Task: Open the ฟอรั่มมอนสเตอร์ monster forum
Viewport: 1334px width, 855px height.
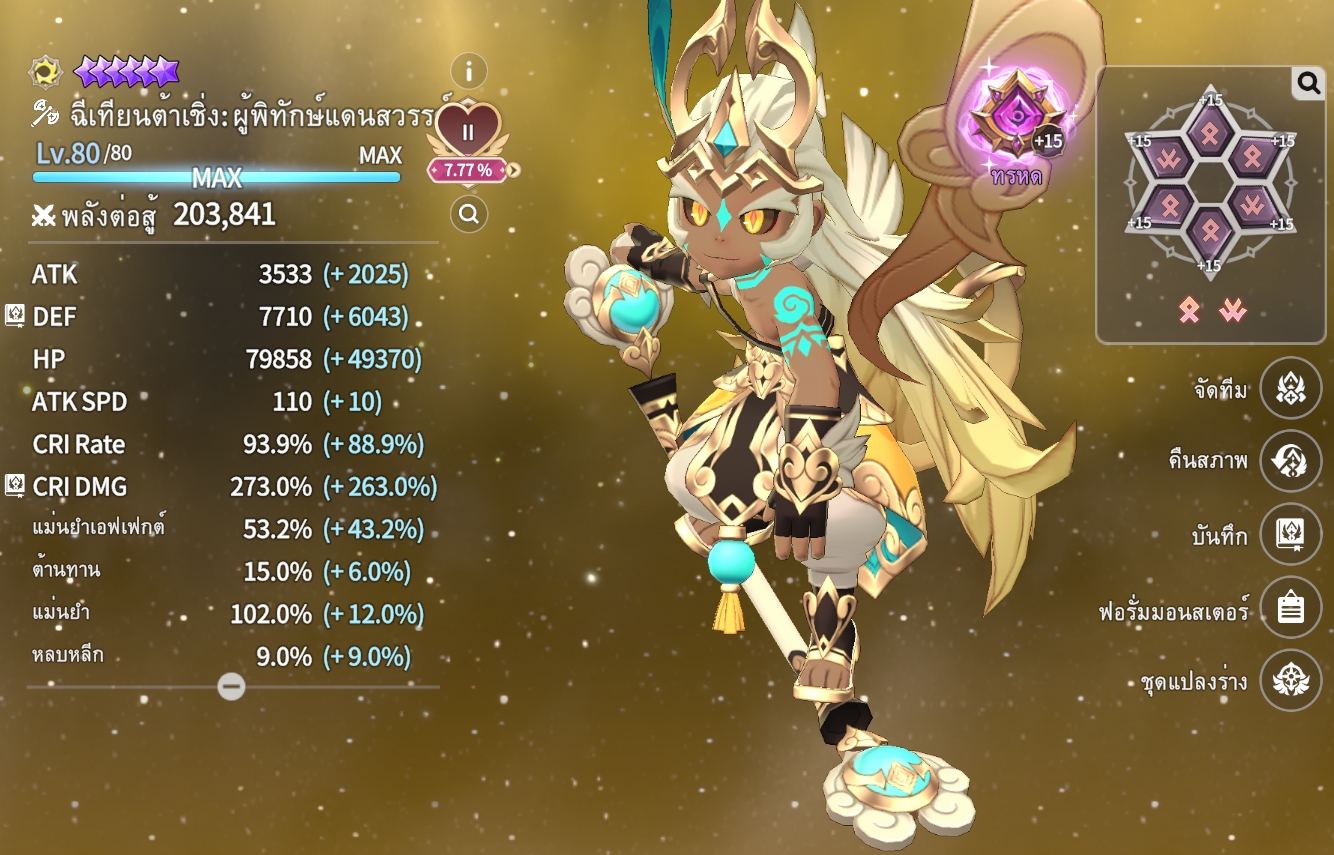Action: point(1290,608)
